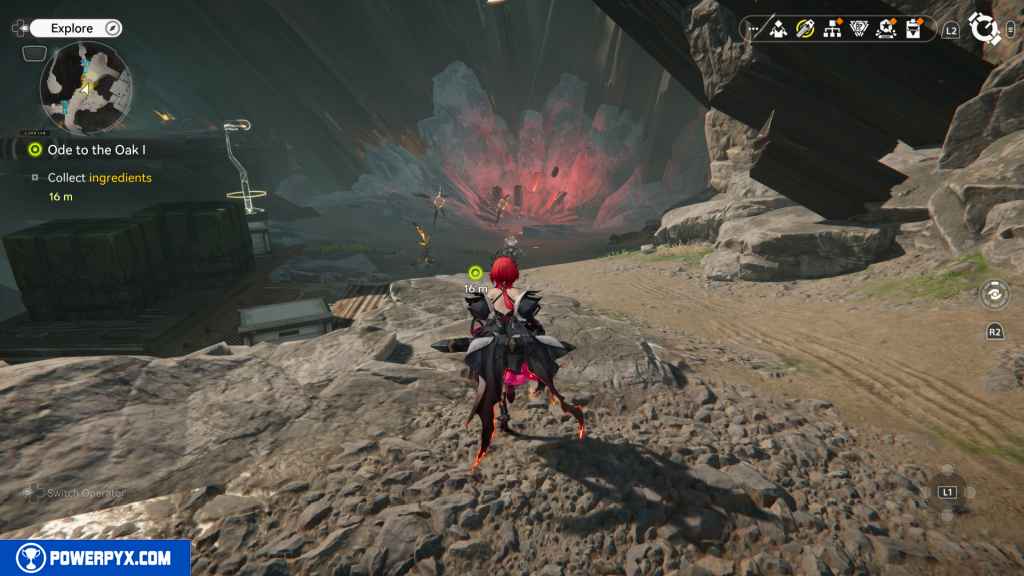
Task: Open the hierarchy tree chart icon
Action: (832, 29)
